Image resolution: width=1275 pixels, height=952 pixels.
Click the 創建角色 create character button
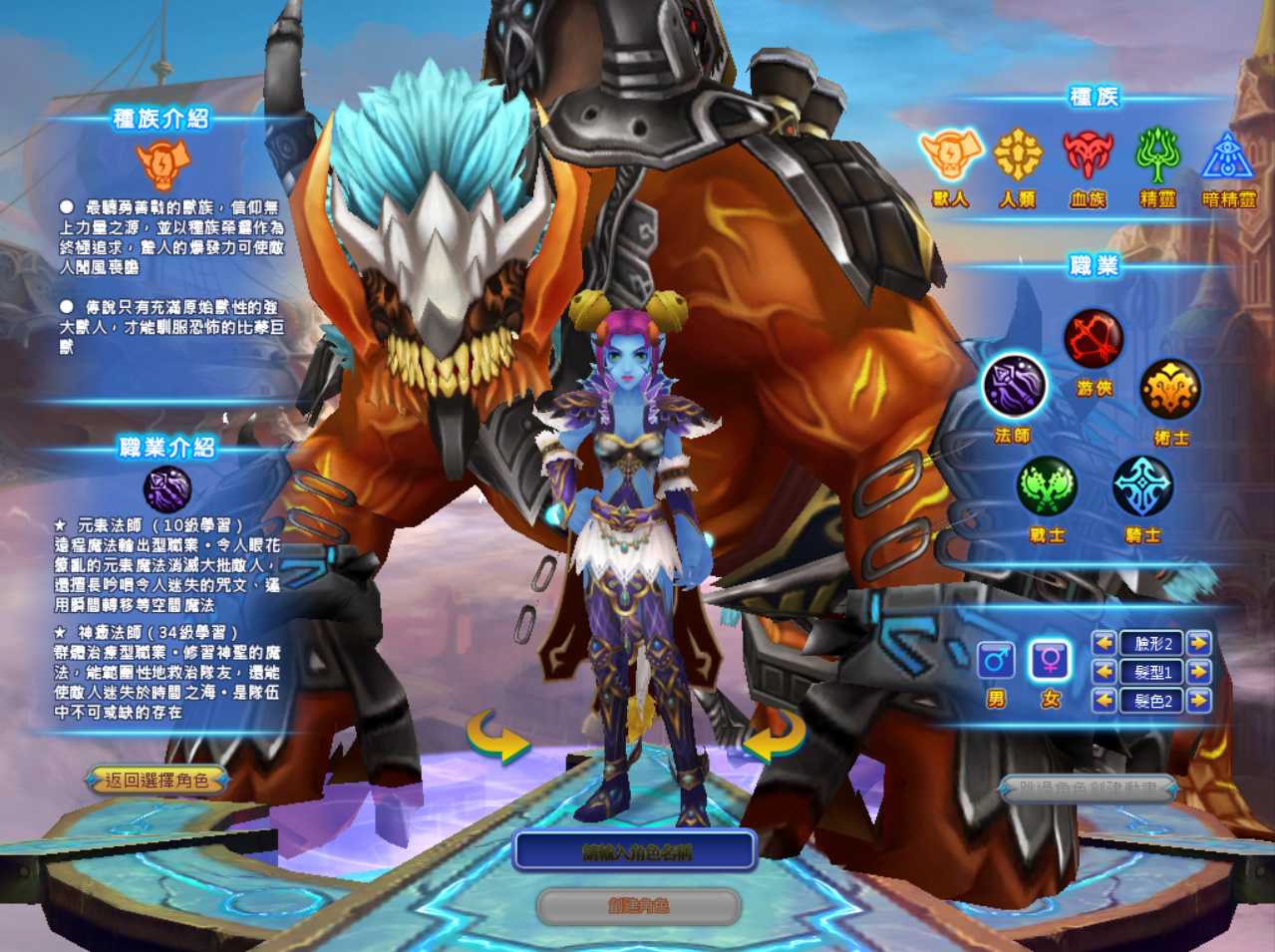(638, 906)
